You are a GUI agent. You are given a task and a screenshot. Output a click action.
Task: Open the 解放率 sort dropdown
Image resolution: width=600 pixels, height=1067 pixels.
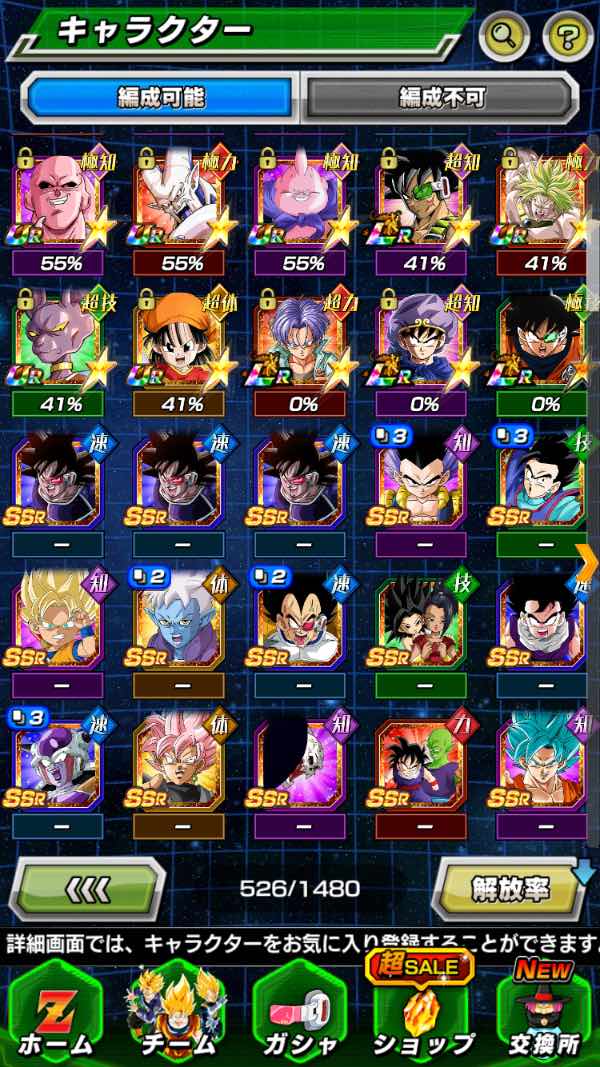pos(511,887)
